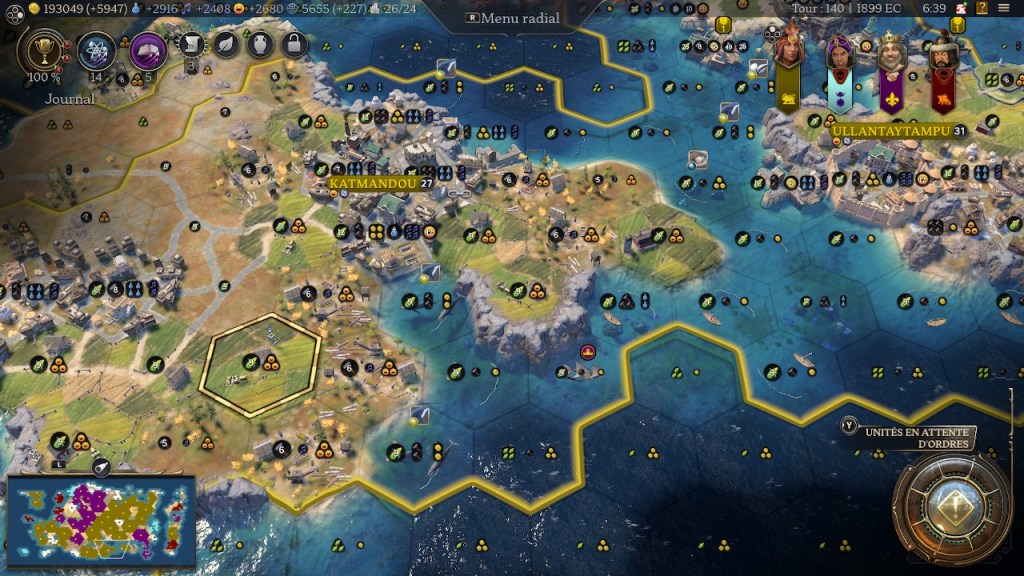Open the red notification icon by the clock
Image resolution: width=1024 pixels, height=576 pixels.
point(962,8)
